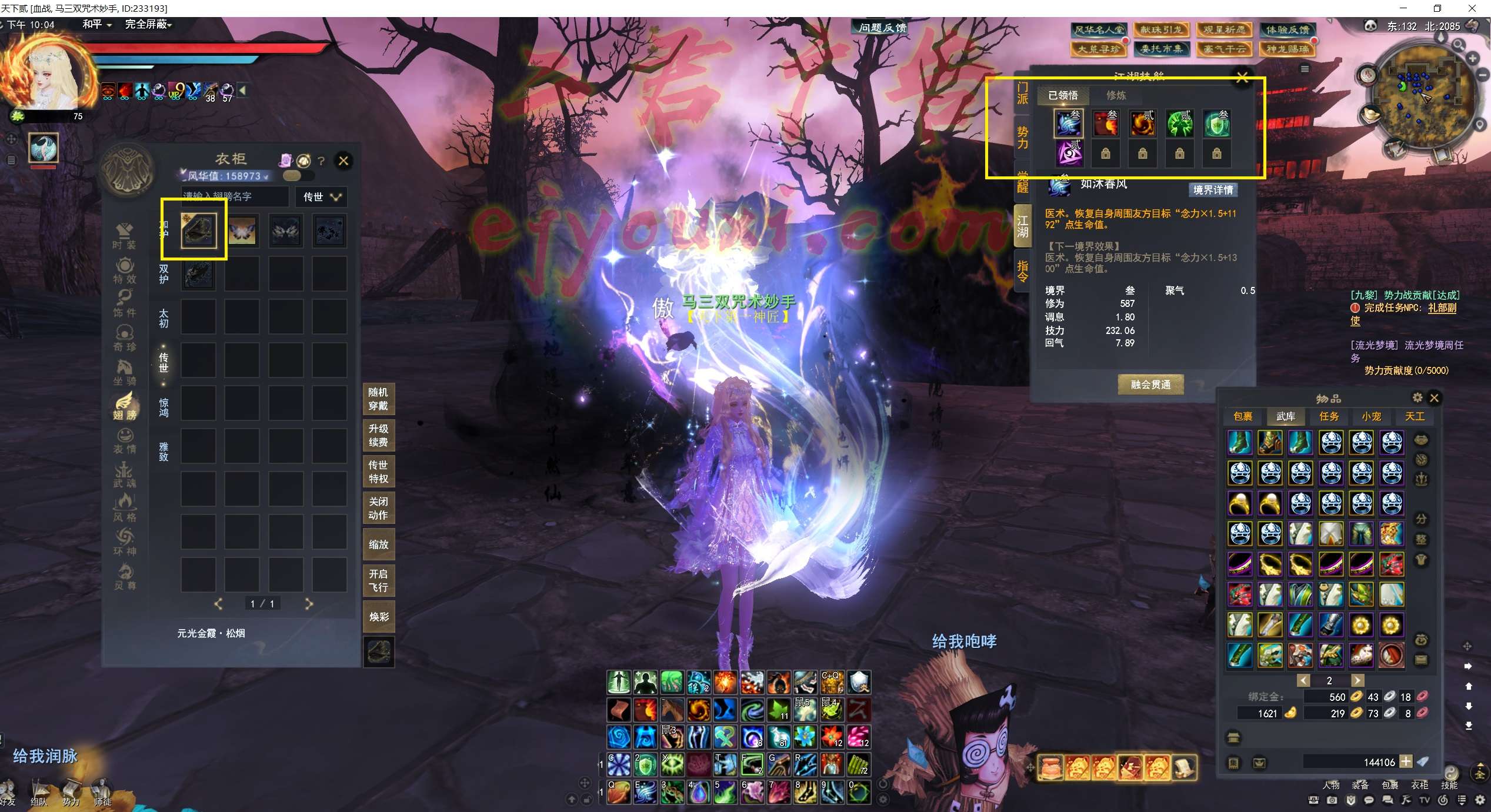Minimize the game window

(1403, 8)
